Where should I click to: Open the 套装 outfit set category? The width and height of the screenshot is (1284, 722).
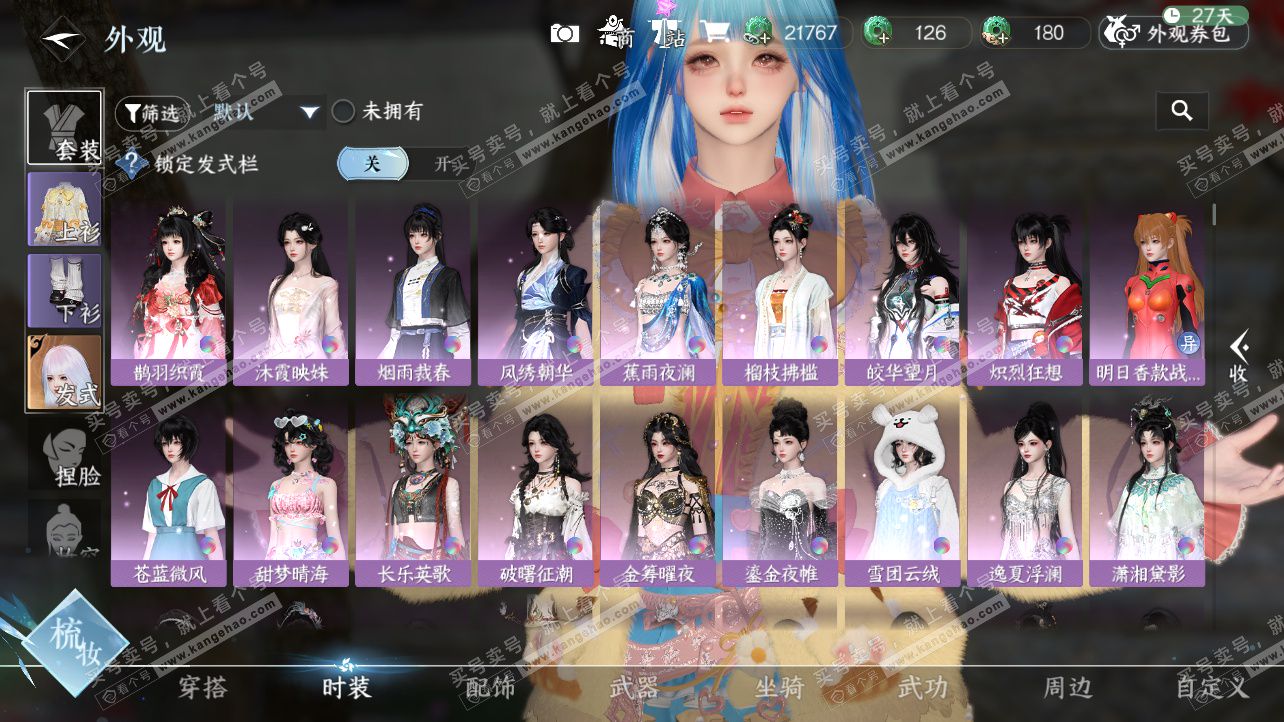coord(64,127)
